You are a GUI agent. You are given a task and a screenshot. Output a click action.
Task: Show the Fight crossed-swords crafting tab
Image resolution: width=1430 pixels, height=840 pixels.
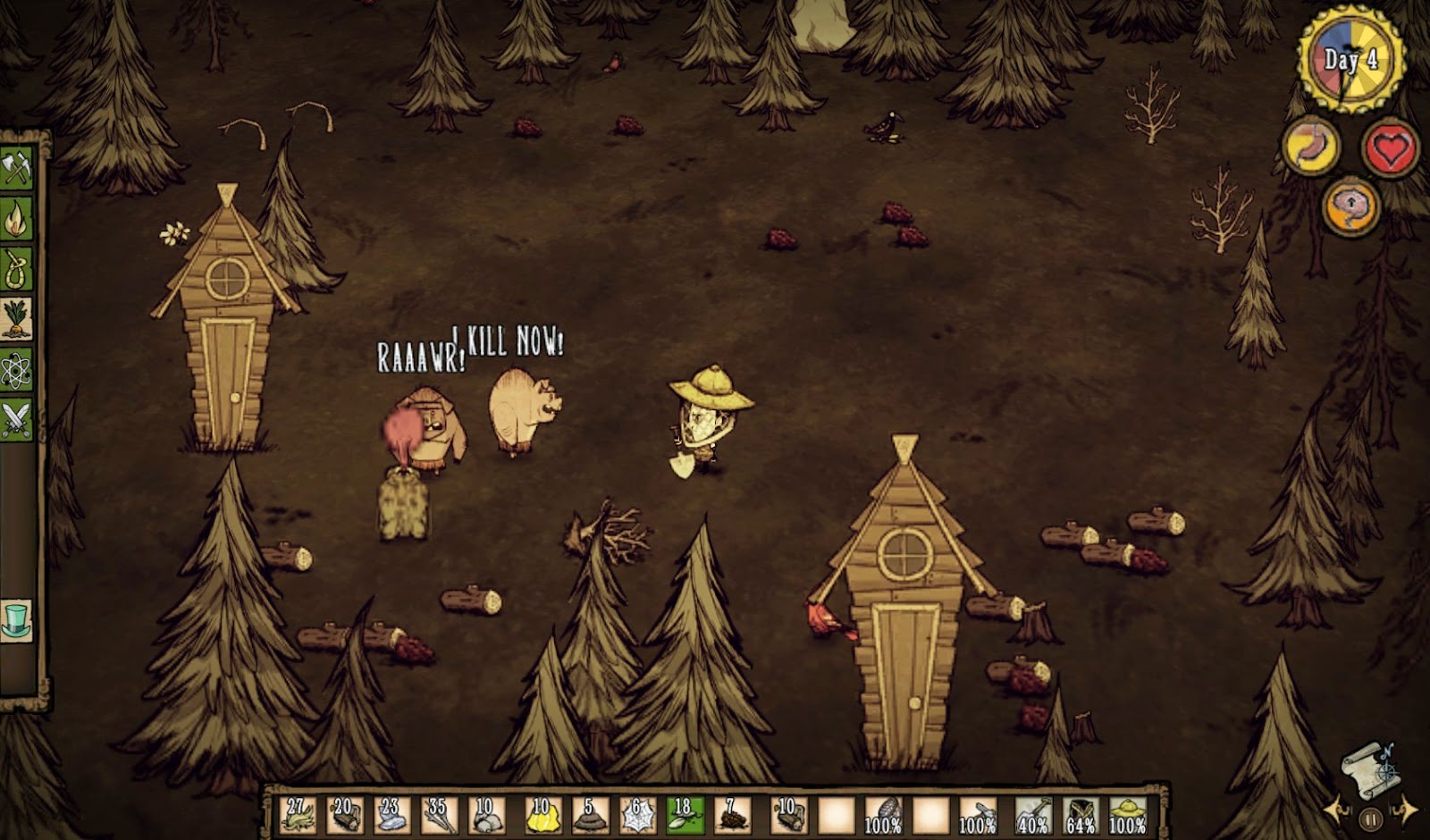[x=16, y=420]
